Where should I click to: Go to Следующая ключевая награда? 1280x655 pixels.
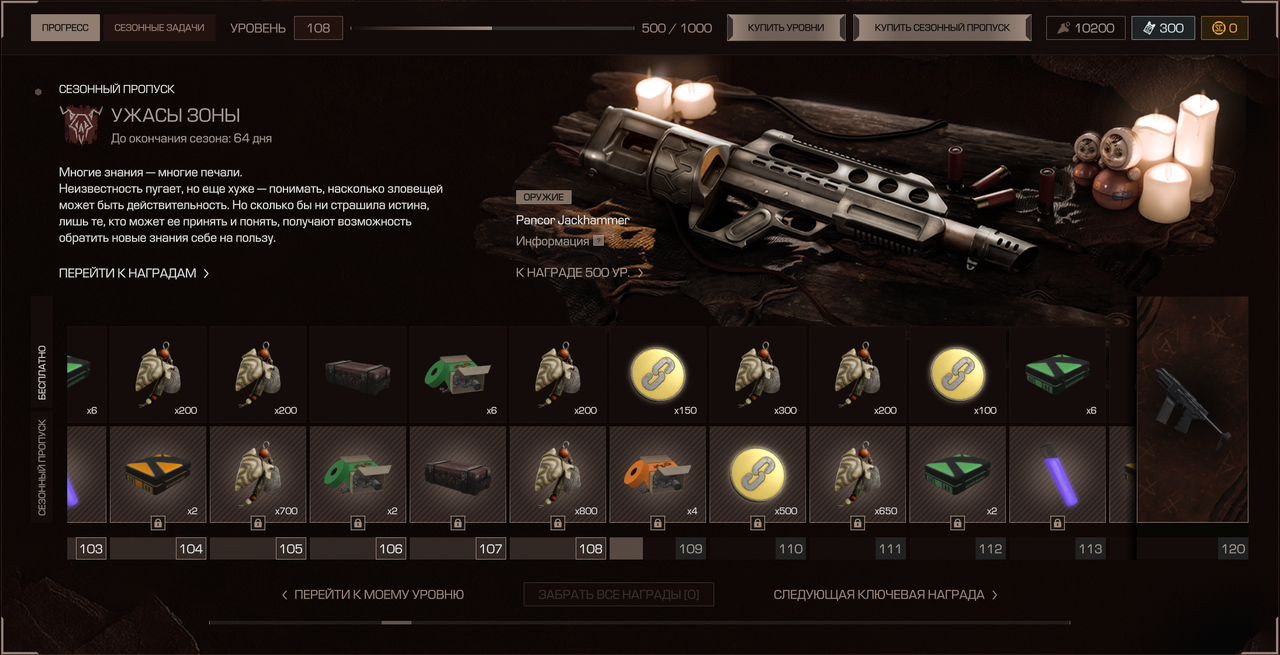pos(885,595)
